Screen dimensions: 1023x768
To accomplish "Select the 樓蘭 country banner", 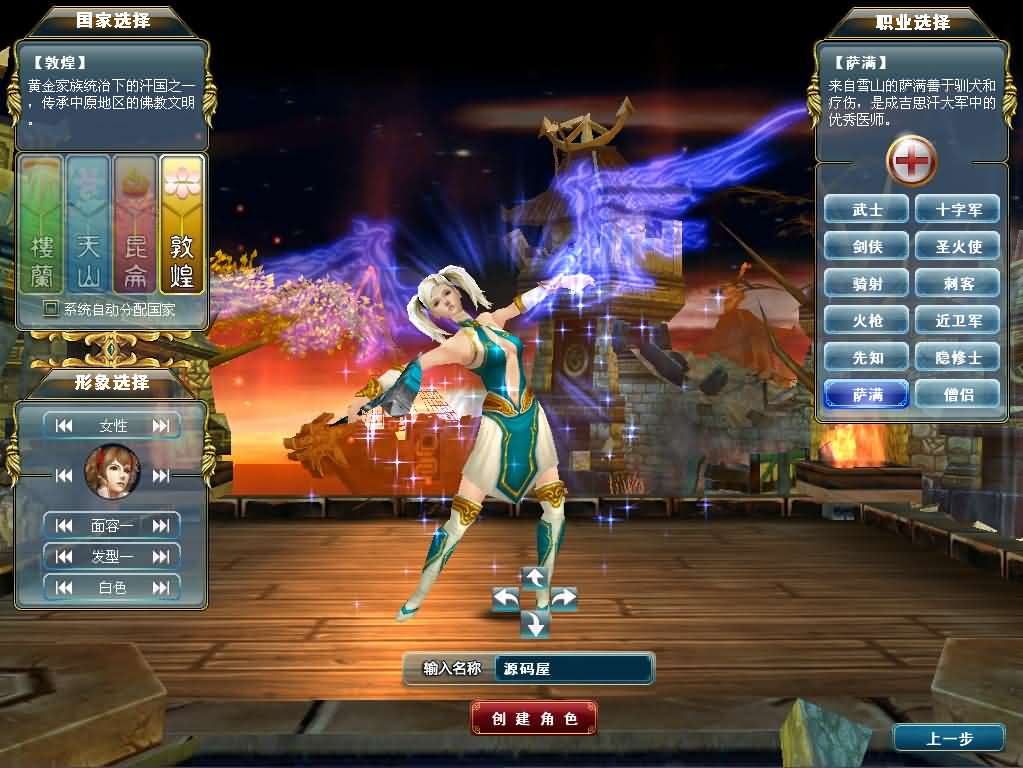I will (x=41, y=224).
